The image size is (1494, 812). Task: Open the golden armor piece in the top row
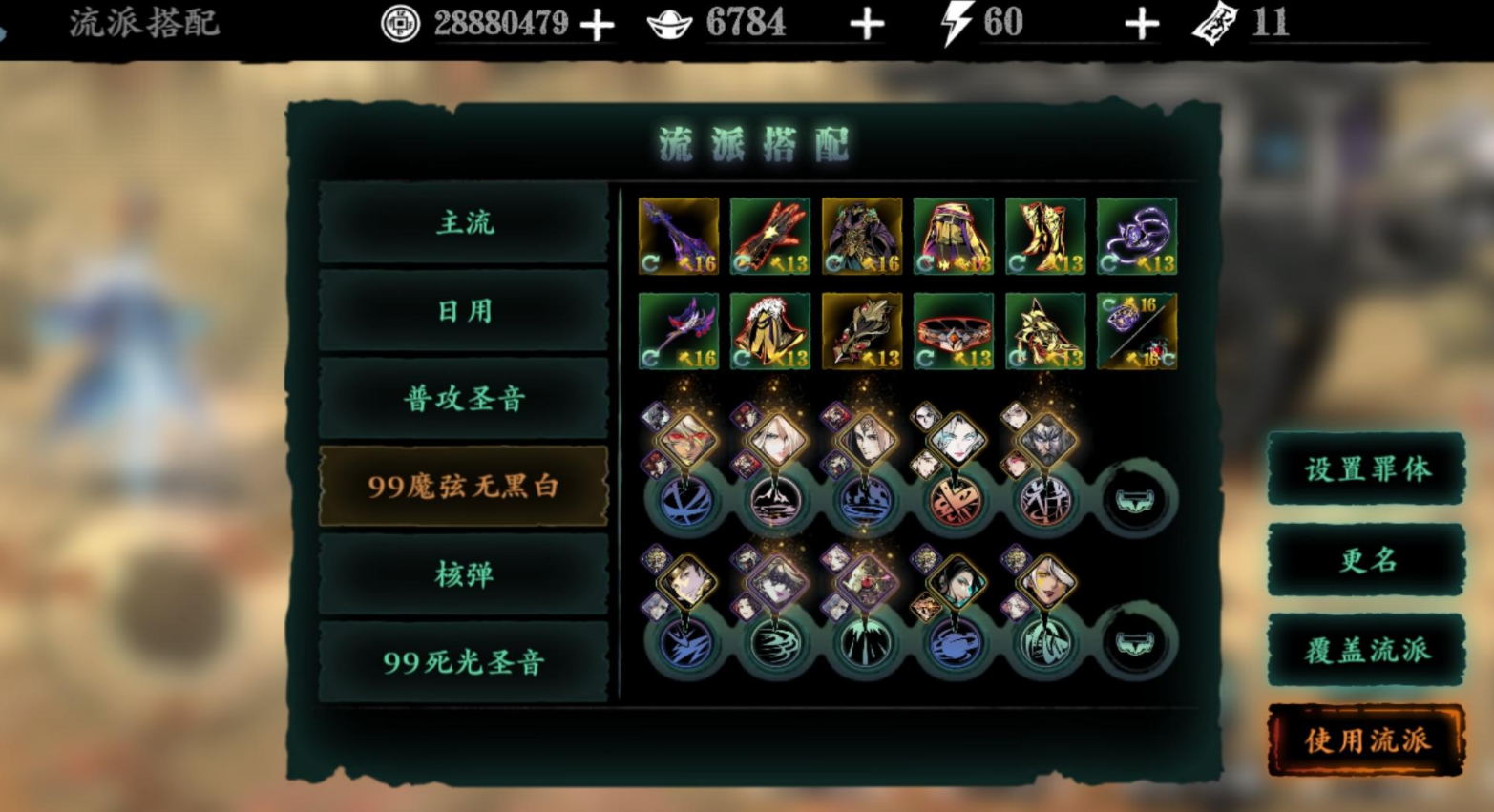point(862,237)
